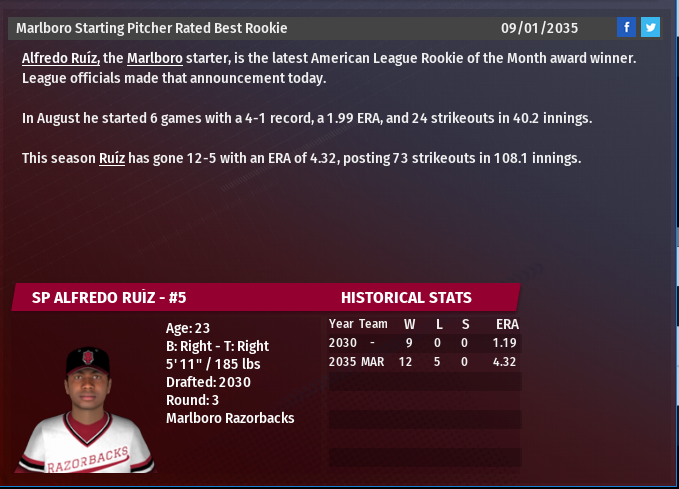Screen dimensions: 679x489
Task: Select the 2035 MAR historical stats row
Action: (424, 361)
